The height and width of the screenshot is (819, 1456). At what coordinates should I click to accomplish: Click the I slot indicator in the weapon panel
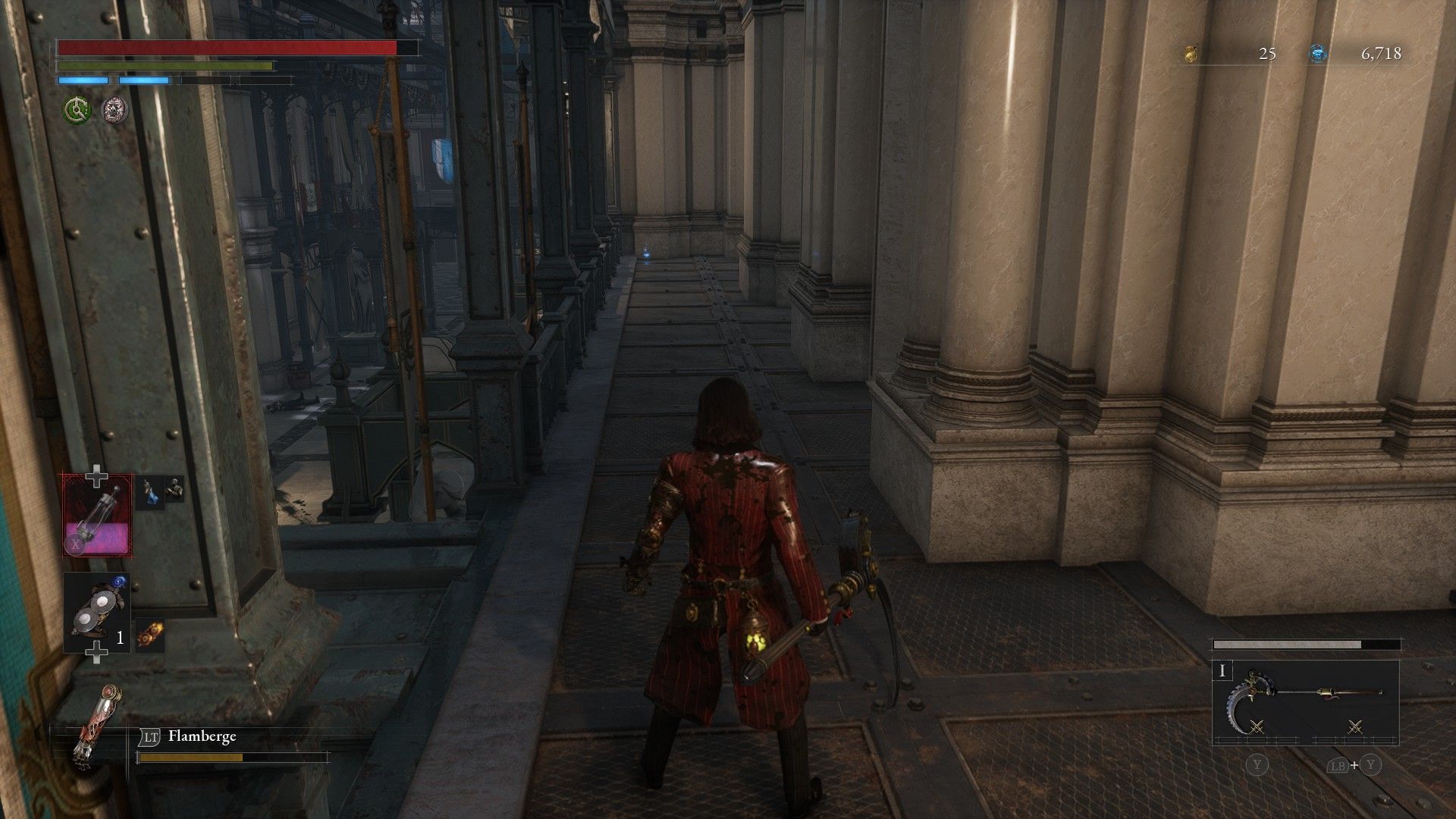[x=1222, y=671]
